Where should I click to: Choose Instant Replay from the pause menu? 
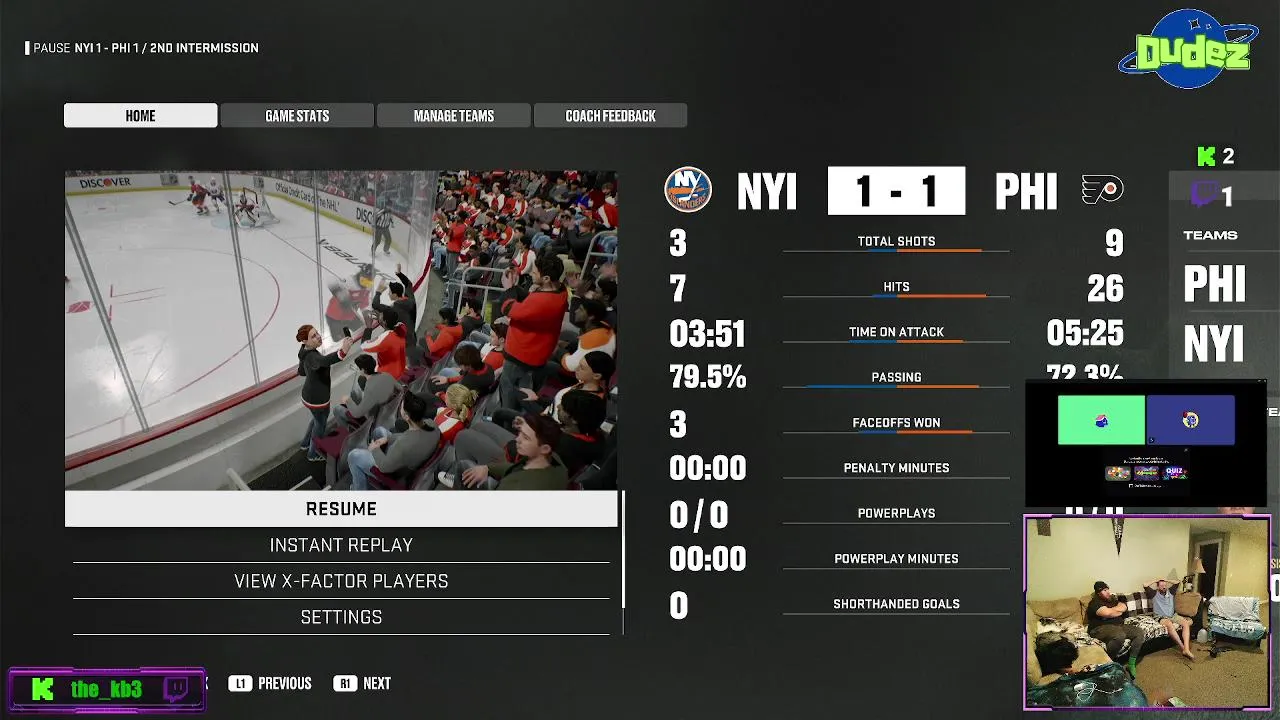tap(341, 545)
